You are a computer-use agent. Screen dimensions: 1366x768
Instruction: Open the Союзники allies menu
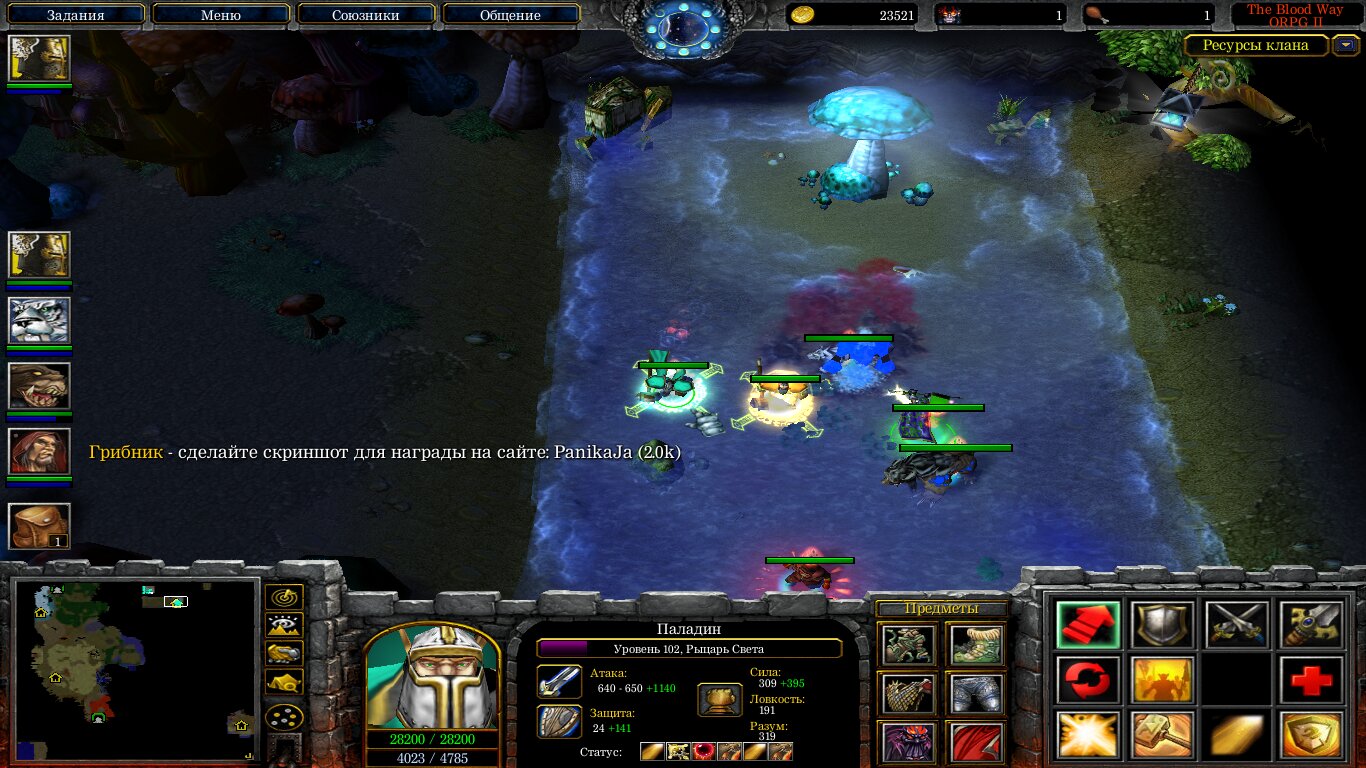click(366, 15)
